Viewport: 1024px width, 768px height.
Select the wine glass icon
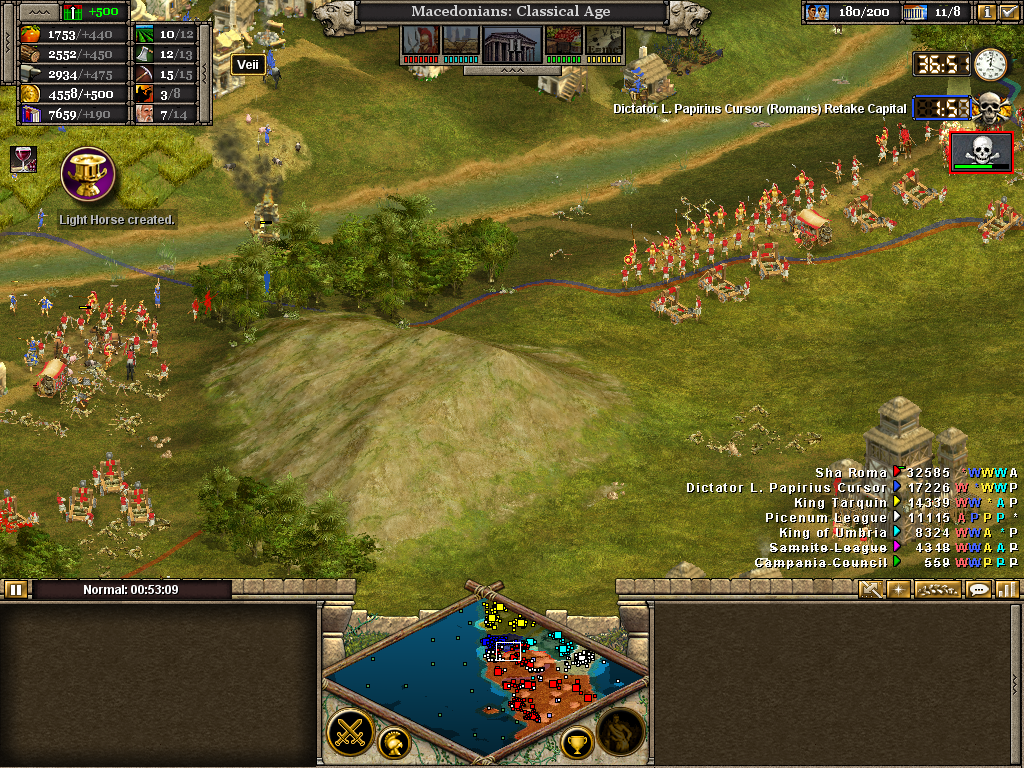pos(22,158)
